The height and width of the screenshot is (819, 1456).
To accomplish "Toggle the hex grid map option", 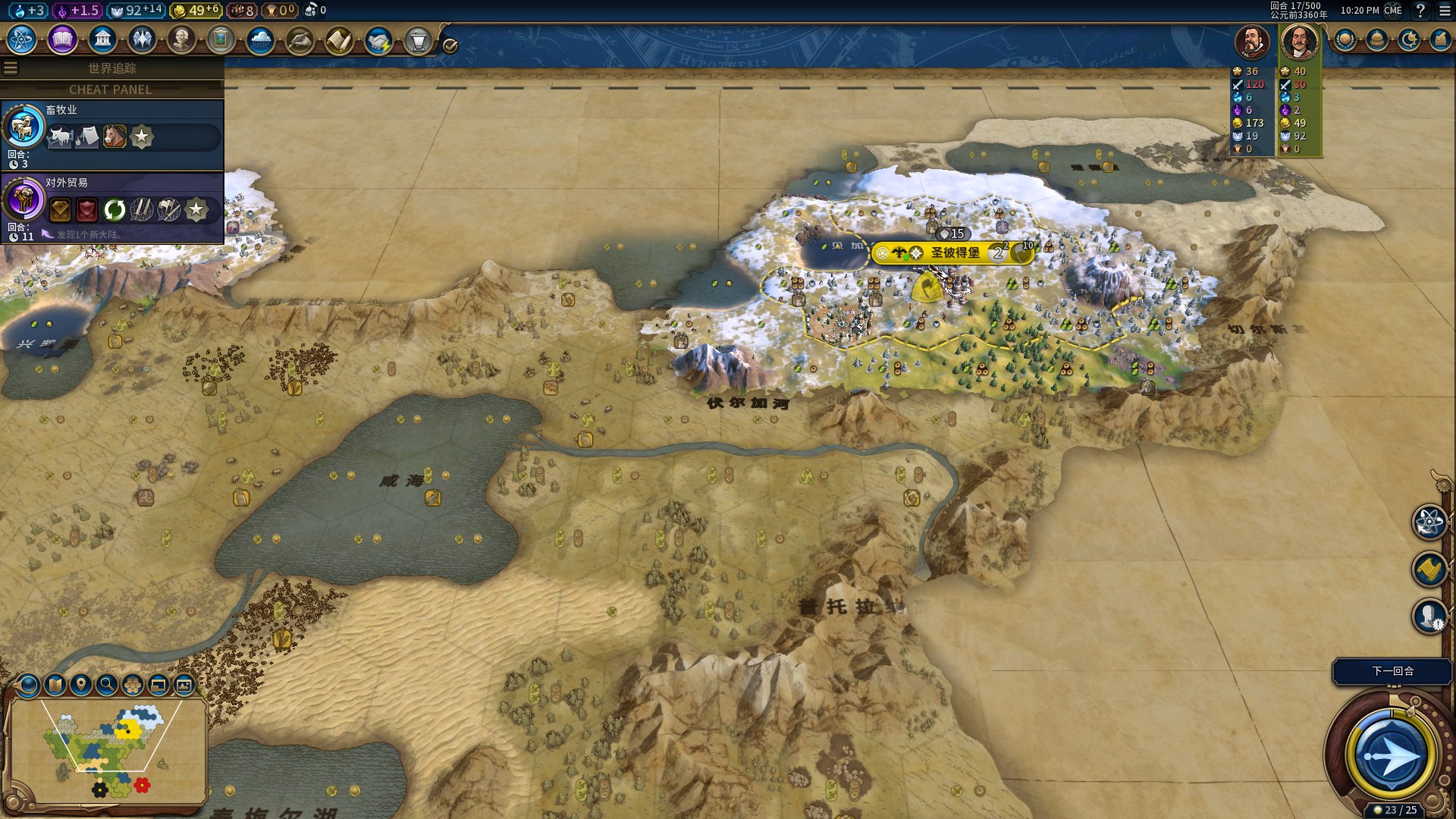I will pyautogui.click(x=133, y=686).
